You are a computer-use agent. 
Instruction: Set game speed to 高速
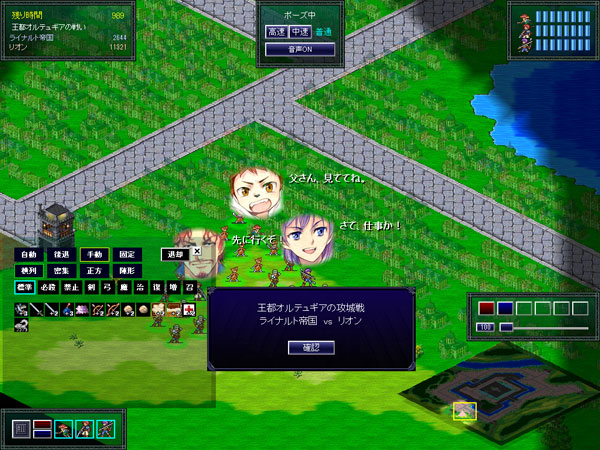tap(275, 32)
